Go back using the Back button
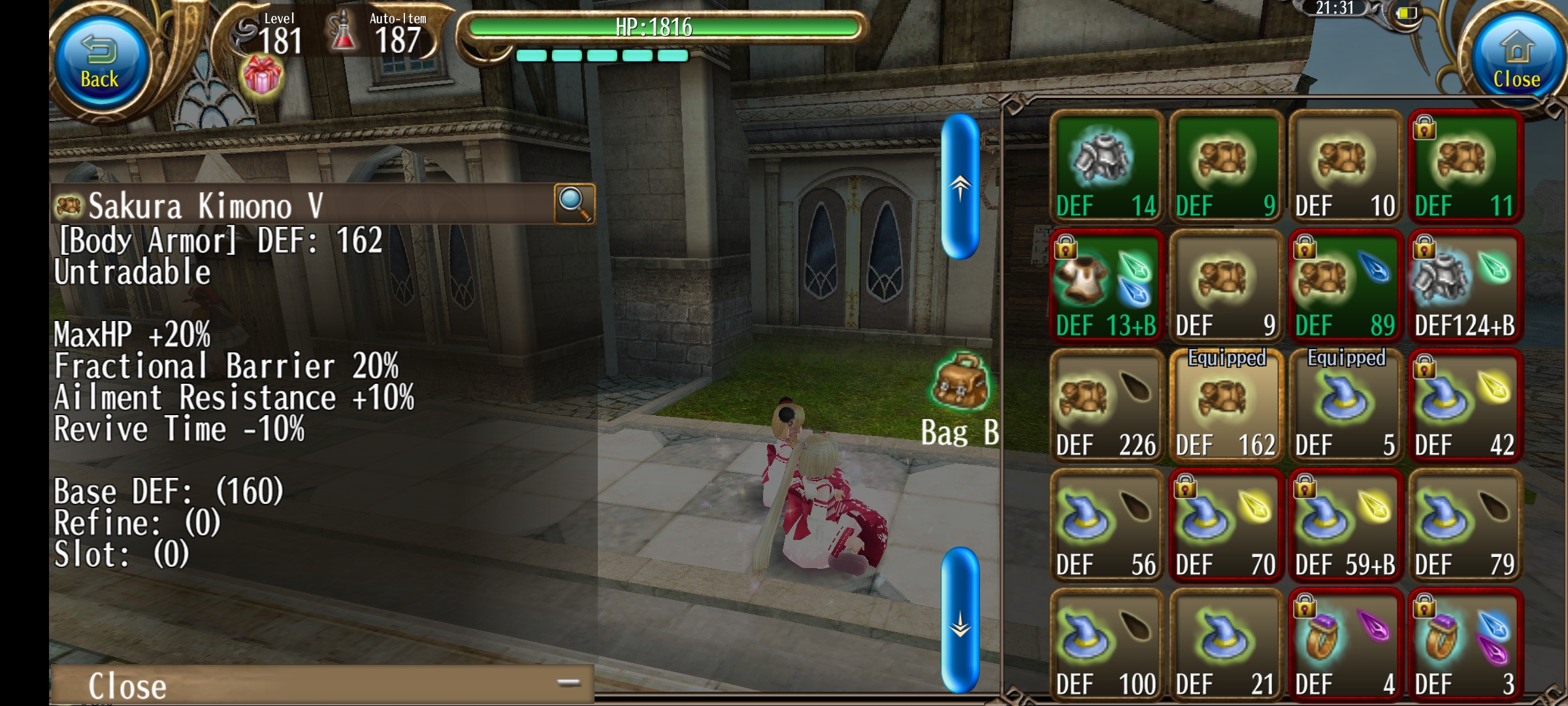The height and width of the screenshot is (706, 1568). point(100,63)
